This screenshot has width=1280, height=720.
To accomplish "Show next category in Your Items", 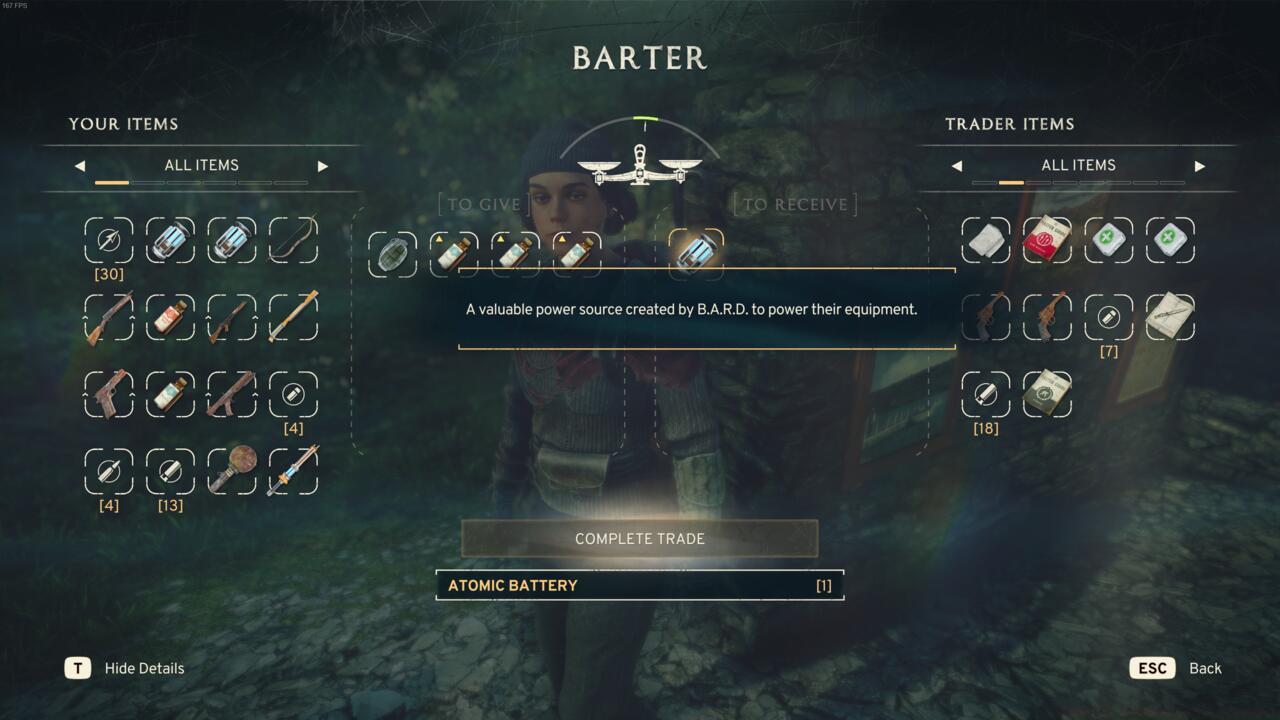I will 322,166.
